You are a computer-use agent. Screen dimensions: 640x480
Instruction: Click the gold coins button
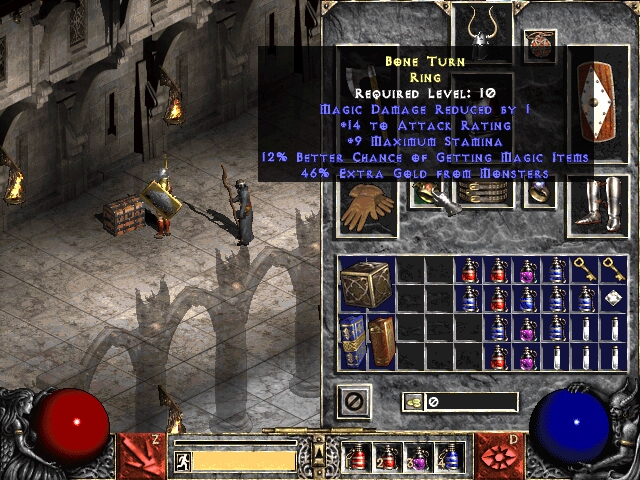click(412, 402)
